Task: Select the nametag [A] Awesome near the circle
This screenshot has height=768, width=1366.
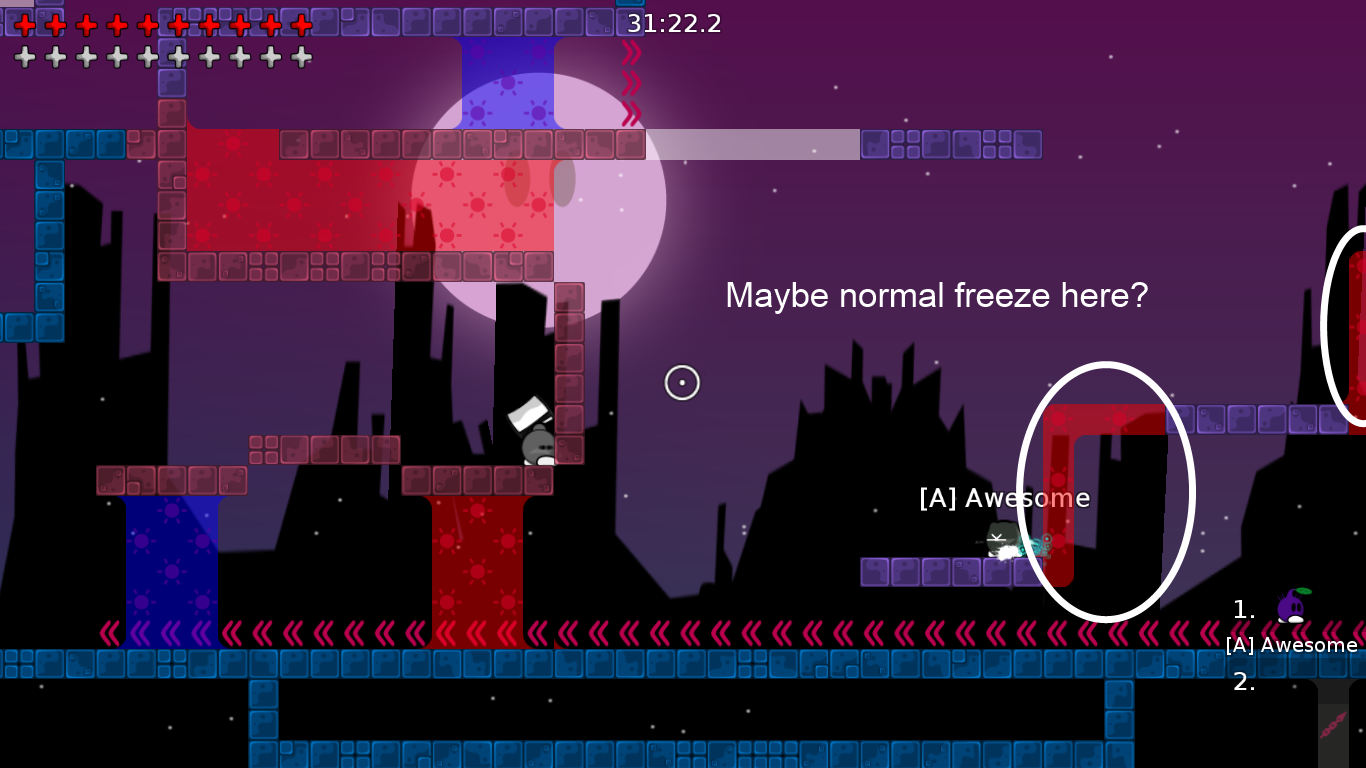Action: tap(1004, 497)
